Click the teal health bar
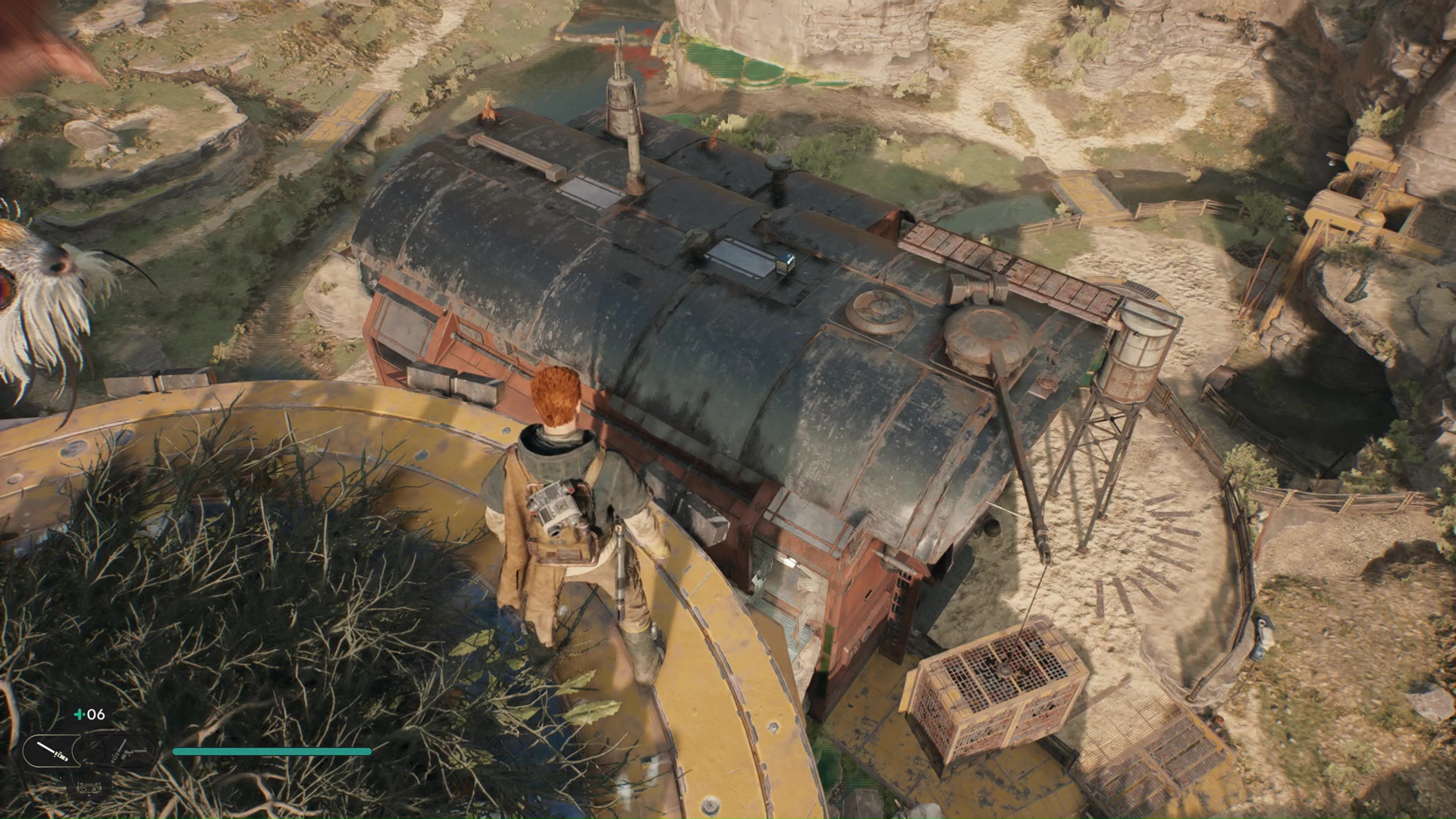This screenshot has width=1456, height=819. pyautogui.click(x=273, y=751)
